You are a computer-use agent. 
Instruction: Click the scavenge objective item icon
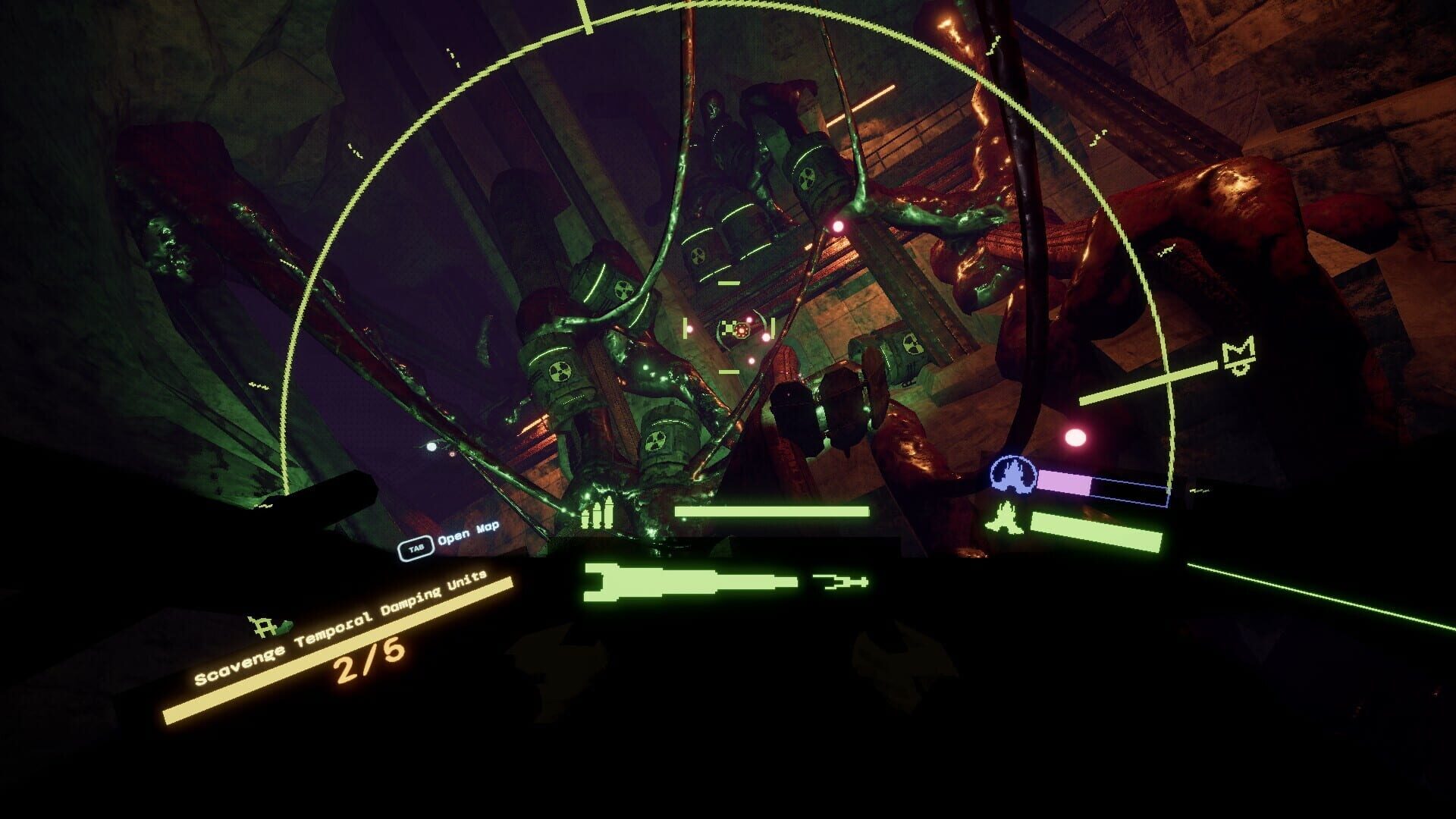pos(261,626)
